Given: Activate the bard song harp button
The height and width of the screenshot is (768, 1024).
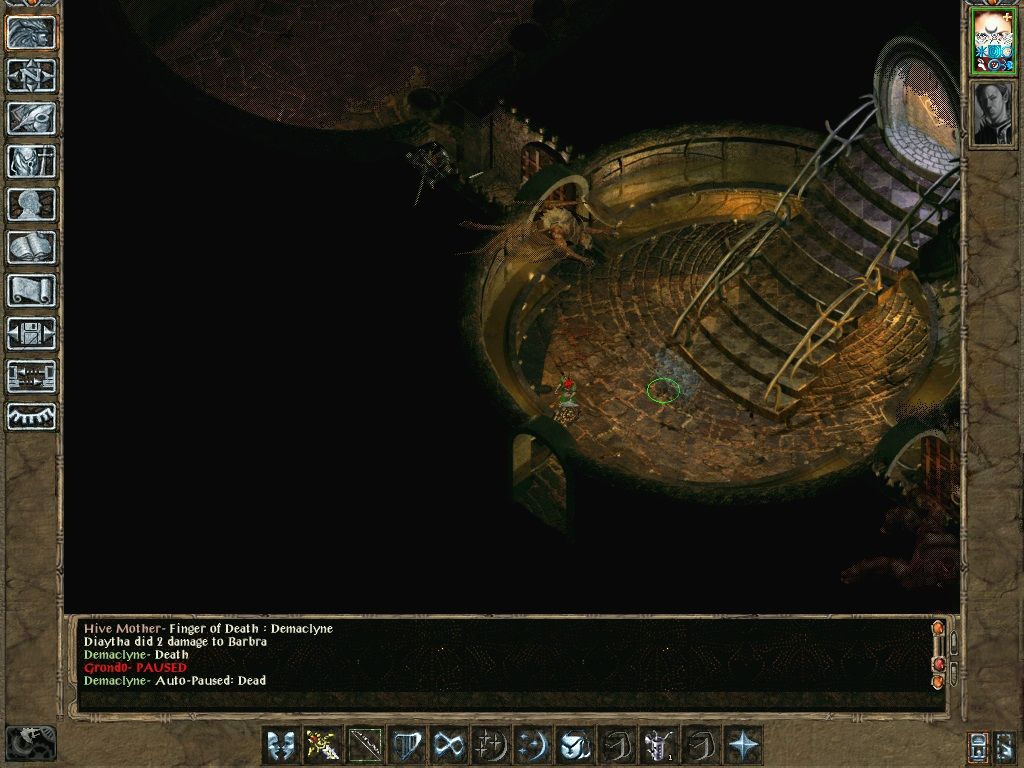Looking at the screenshot, I should [x=407, y=745].
